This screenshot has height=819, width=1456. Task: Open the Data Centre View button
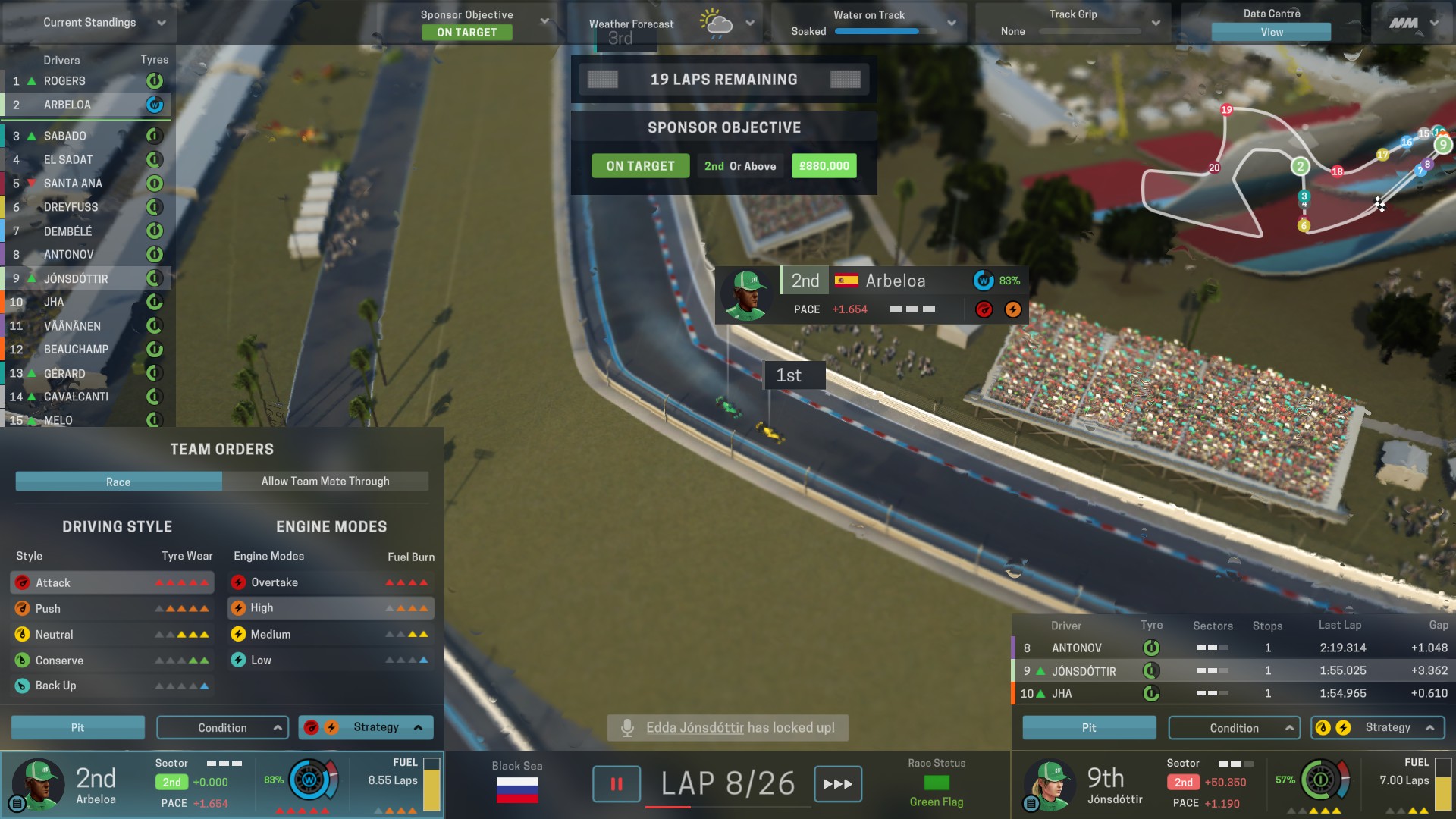[x=1271, y=32]
